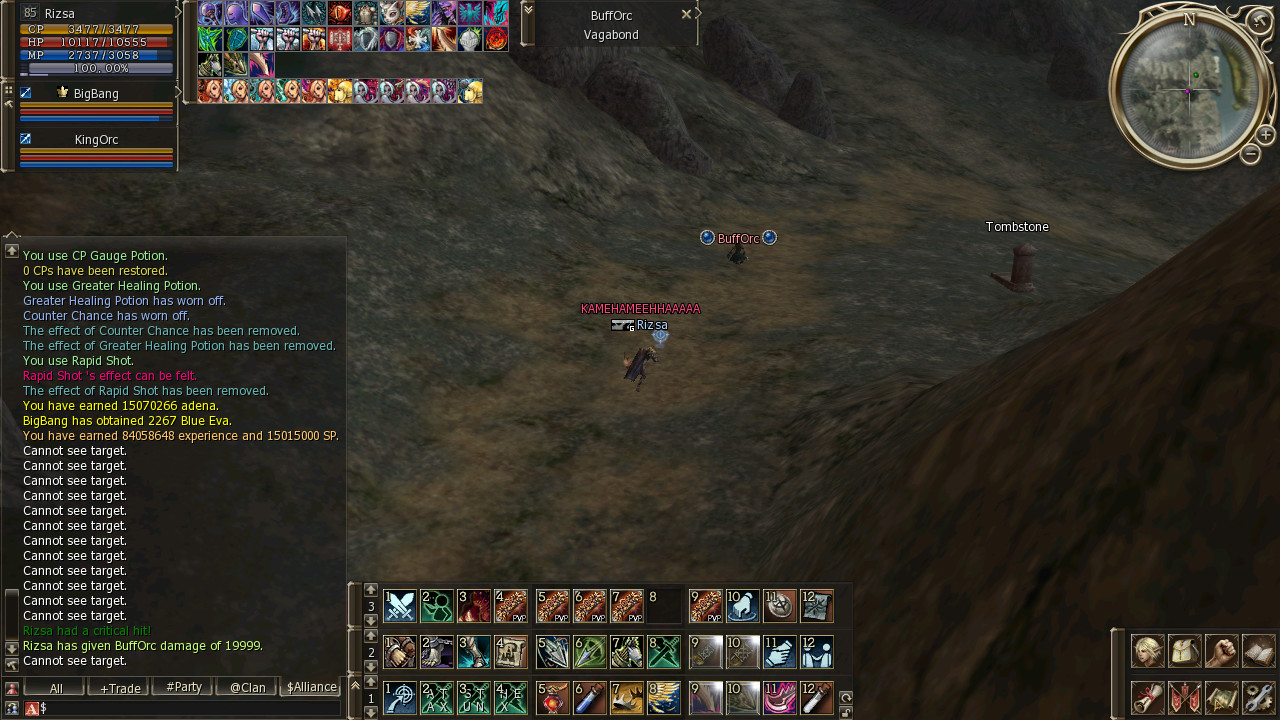
Task: Zoom out the minimap with the minus button
Action: (1250, 154)
